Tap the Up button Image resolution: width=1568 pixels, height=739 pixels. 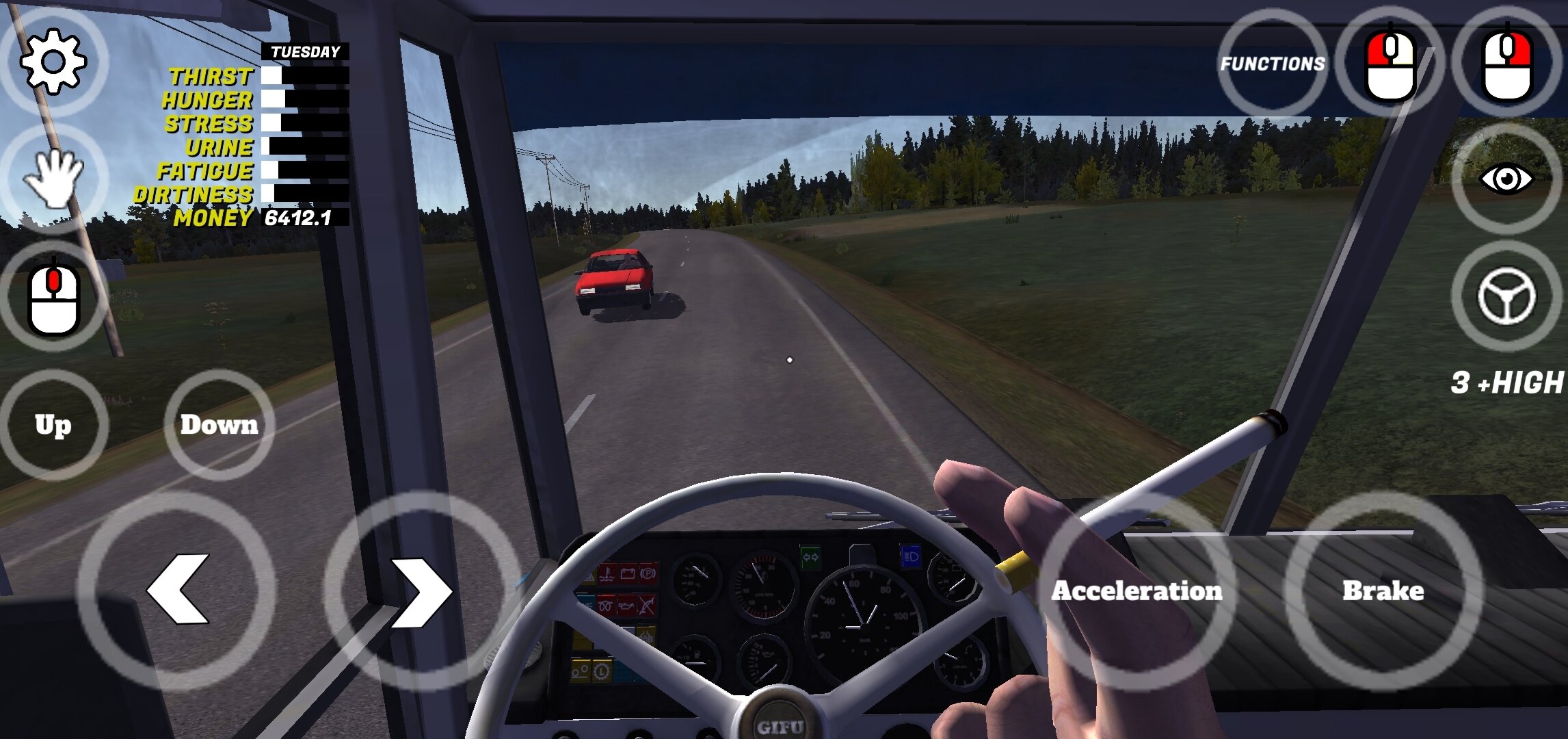pos(53,424)
